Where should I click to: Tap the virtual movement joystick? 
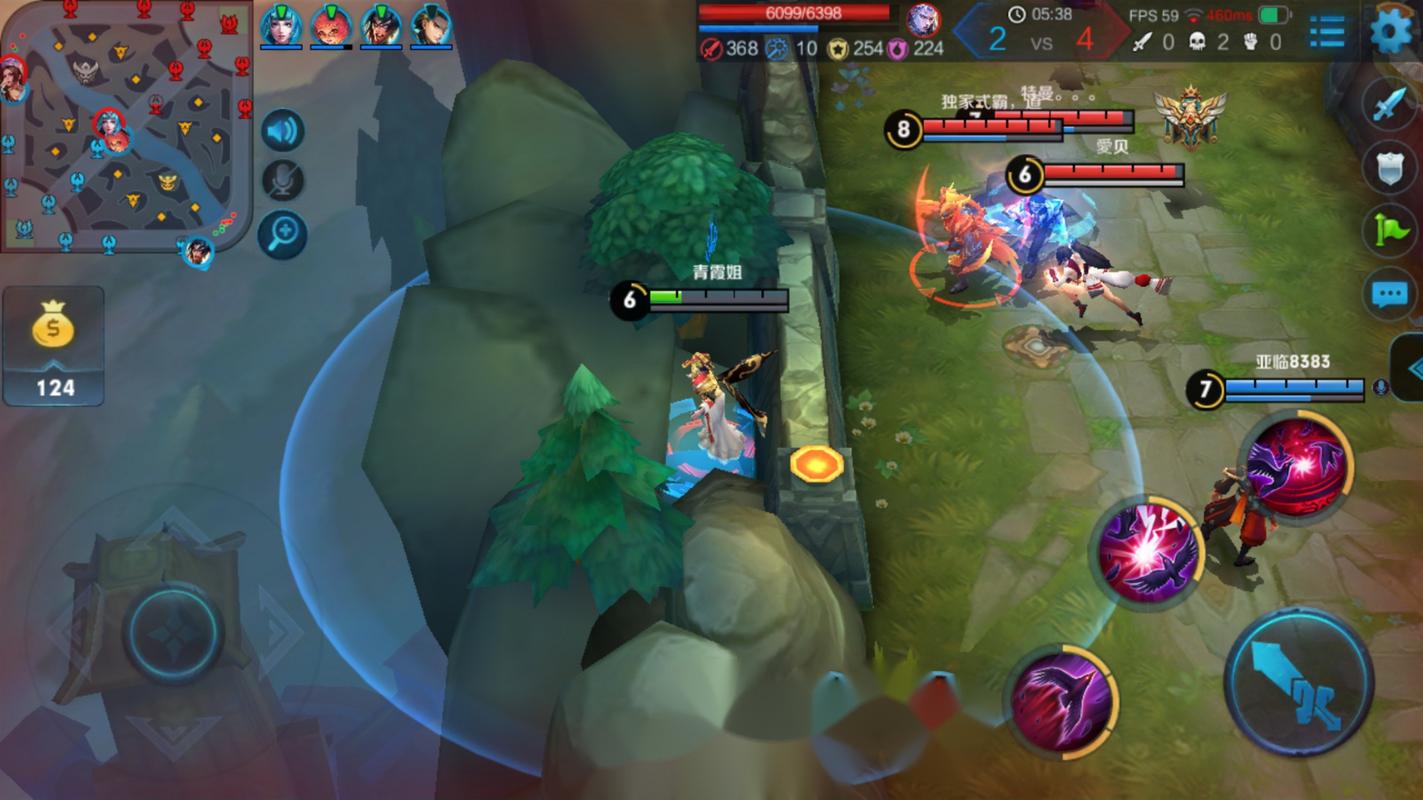coord(173,633)
